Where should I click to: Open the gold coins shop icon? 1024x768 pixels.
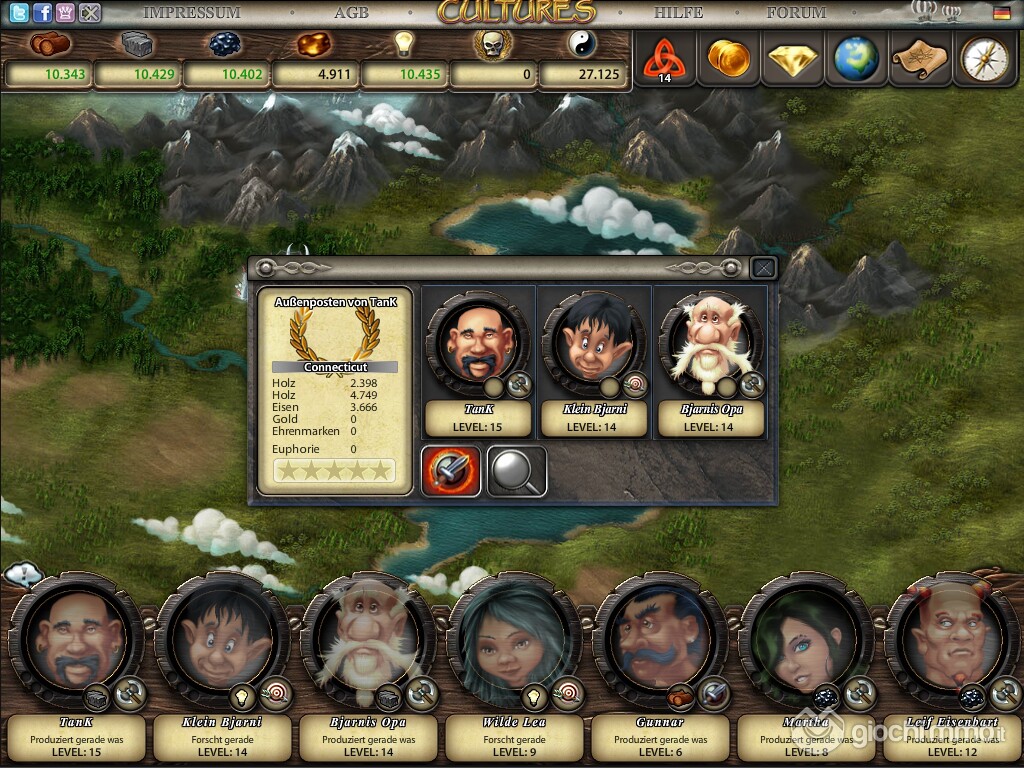click(x=728, y=58)
